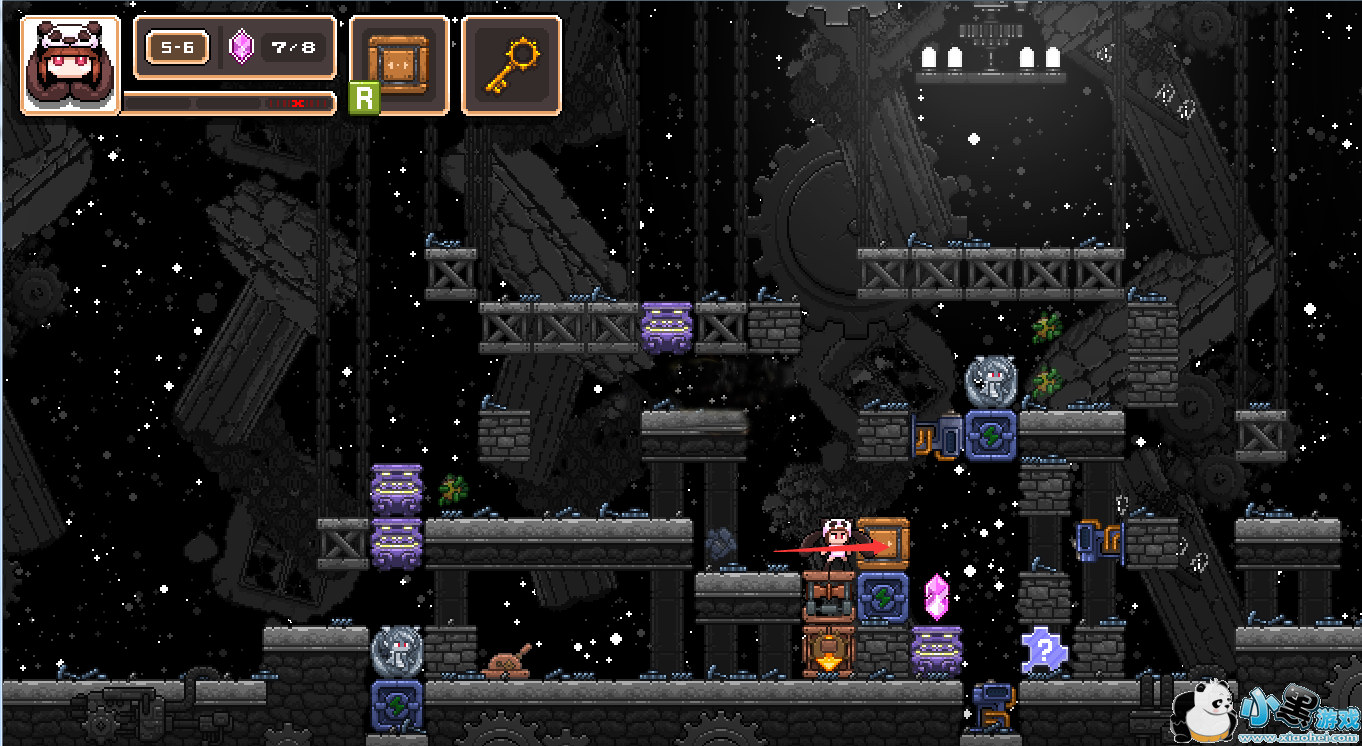Click the panda-hood character portrait
Viewport: 1362px width, 746px height.
pyautogui.click(x=70, y=65)
